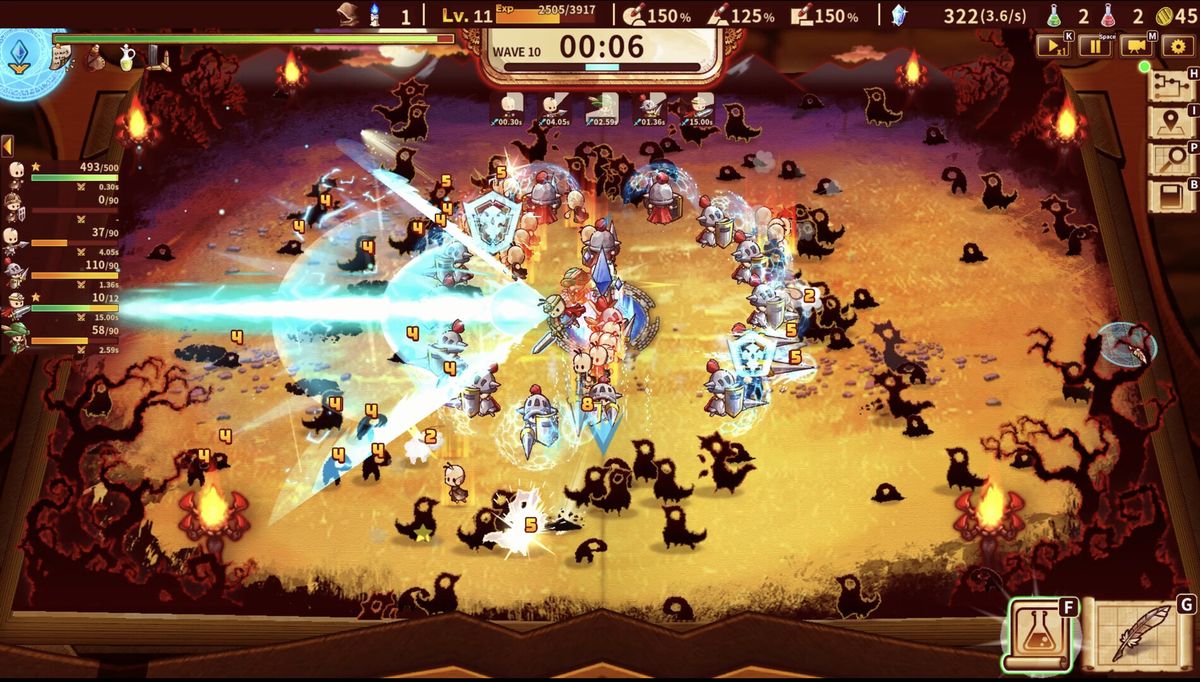The height and width of the screenshot is (682, 1200).
Task: Pause the battle
Action: (x=1096, y=46)
